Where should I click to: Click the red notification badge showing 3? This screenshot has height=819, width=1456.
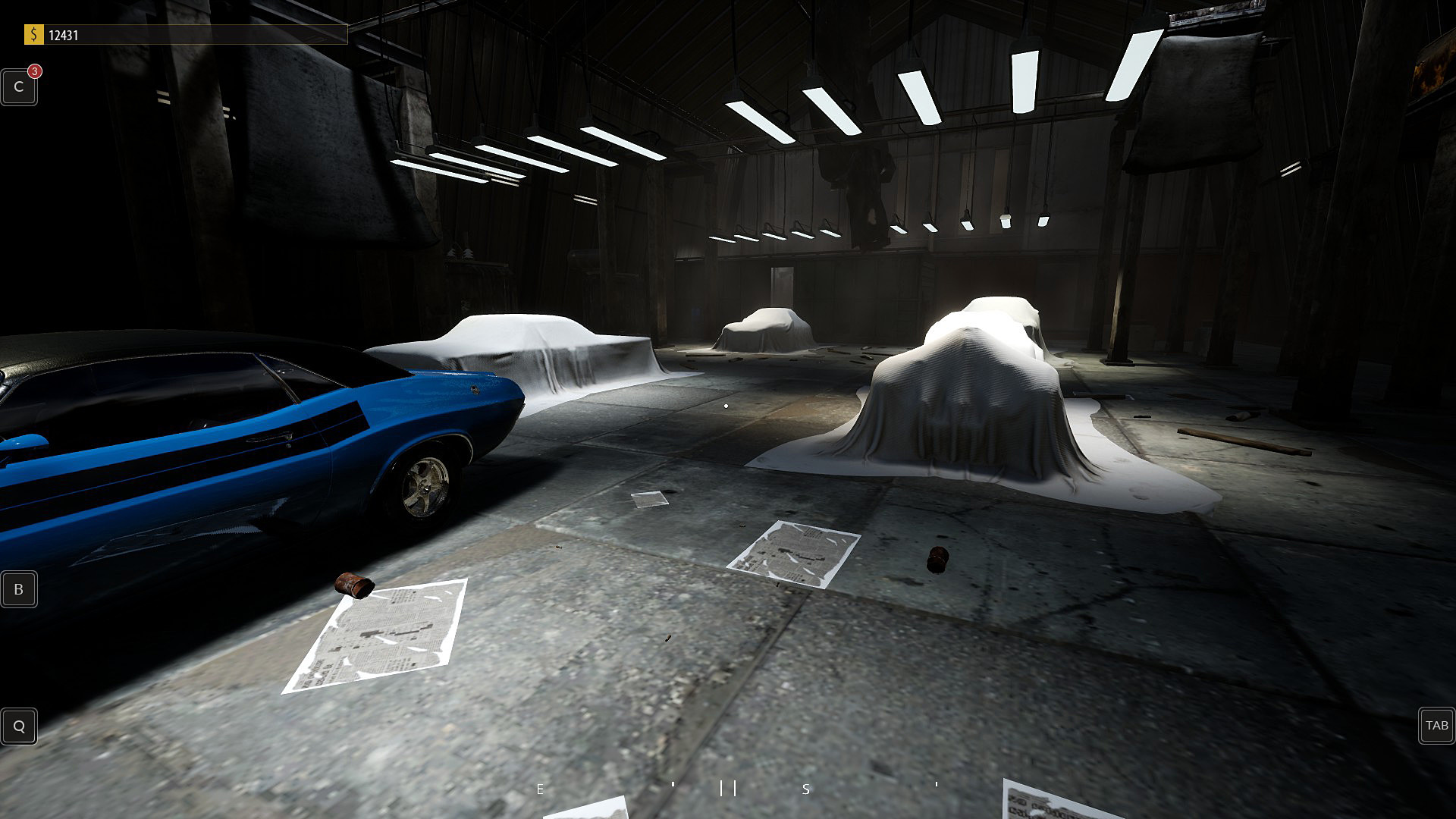coord(33,72)
